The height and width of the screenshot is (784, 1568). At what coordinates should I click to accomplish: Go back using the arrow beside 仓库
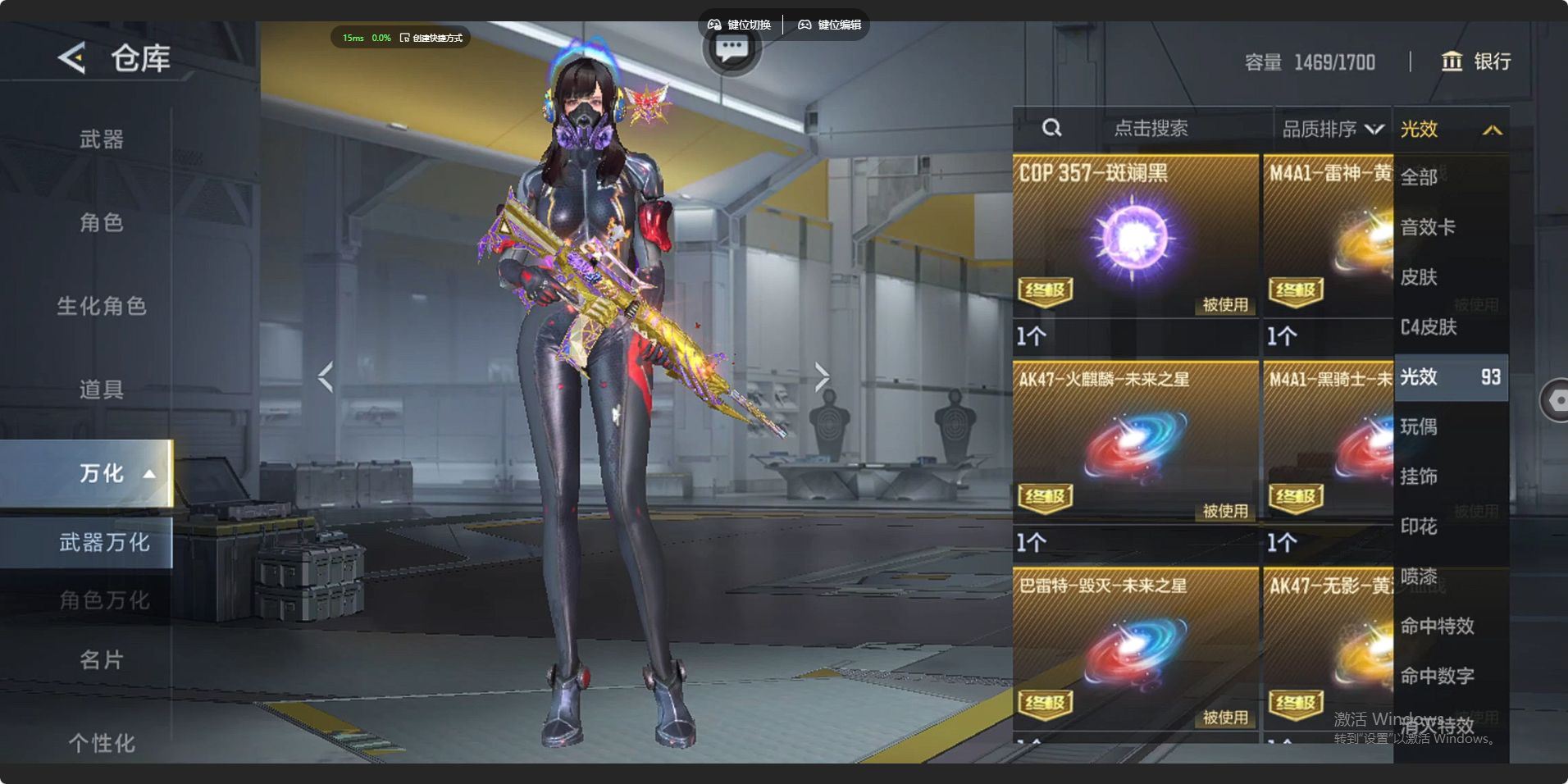click(72, 58)
